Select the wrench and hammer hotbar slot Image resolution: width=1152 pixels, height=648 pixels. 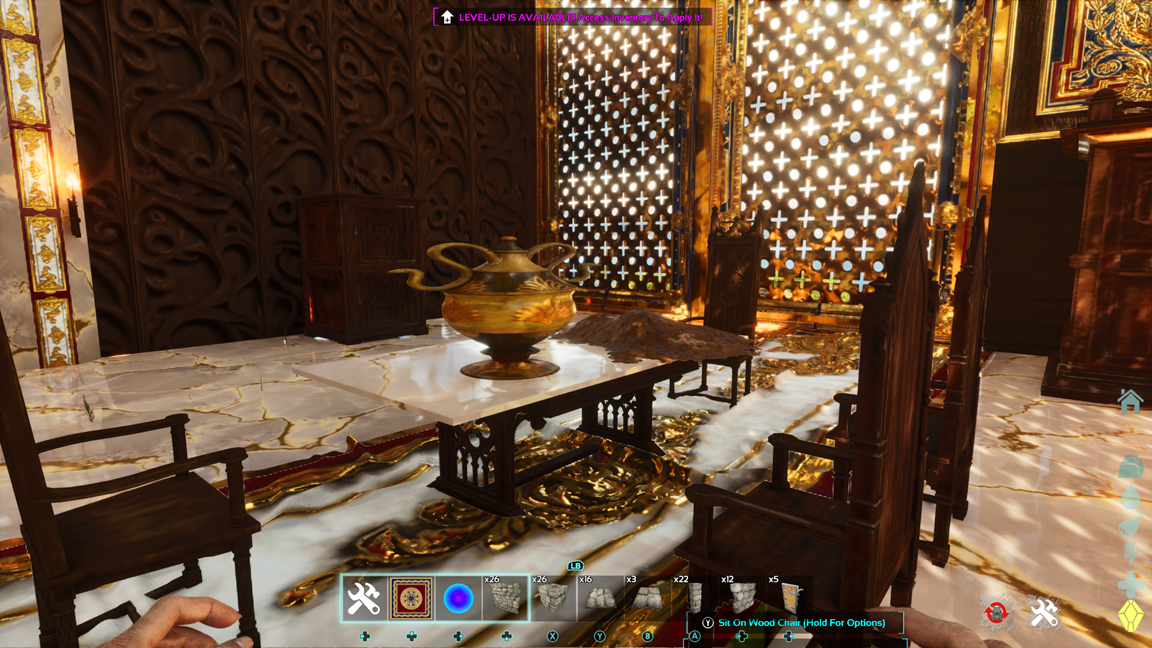tap(364, 598)
